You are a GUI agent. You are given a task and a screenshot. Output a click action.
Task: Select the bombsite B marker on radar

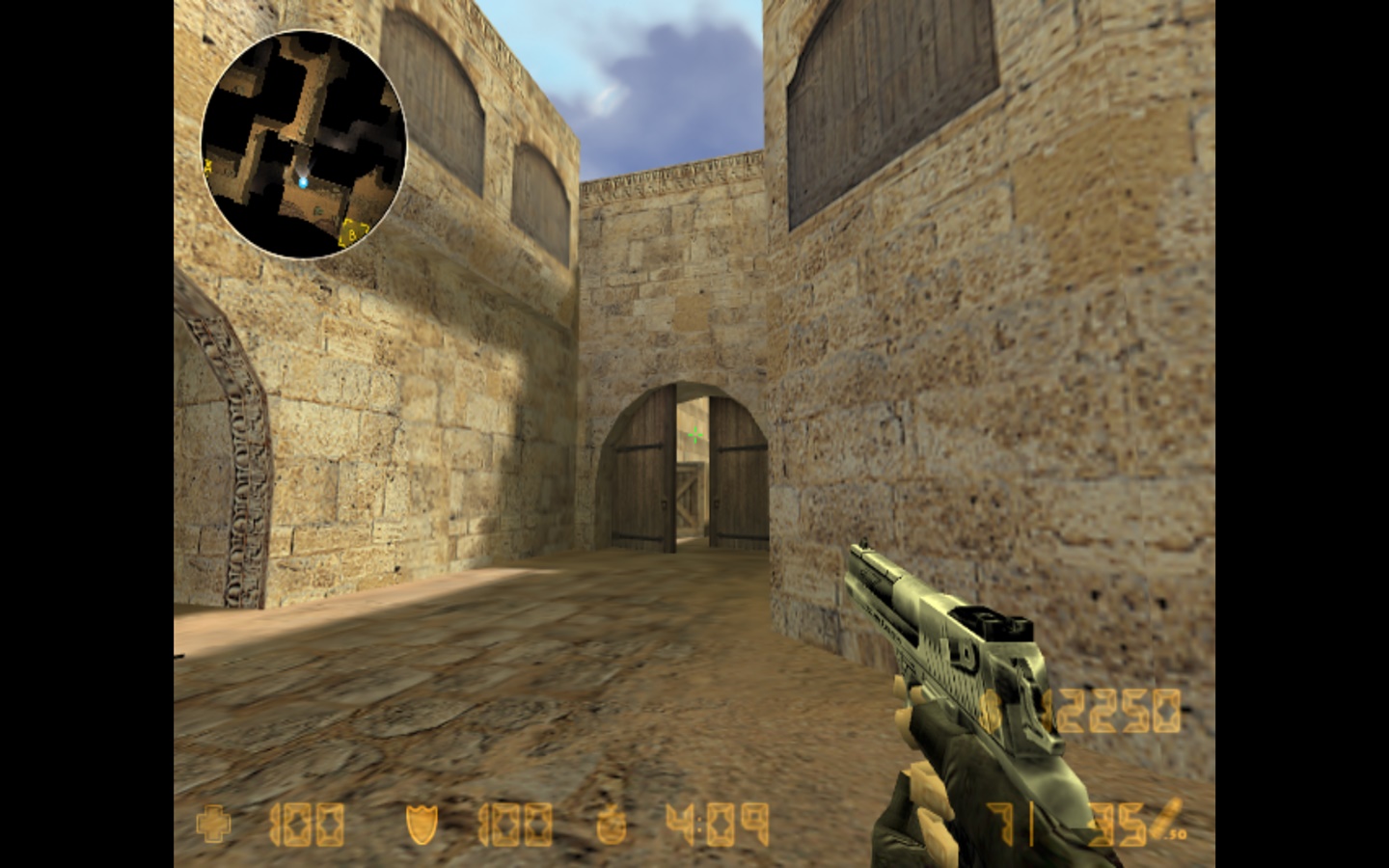[354, 231]
